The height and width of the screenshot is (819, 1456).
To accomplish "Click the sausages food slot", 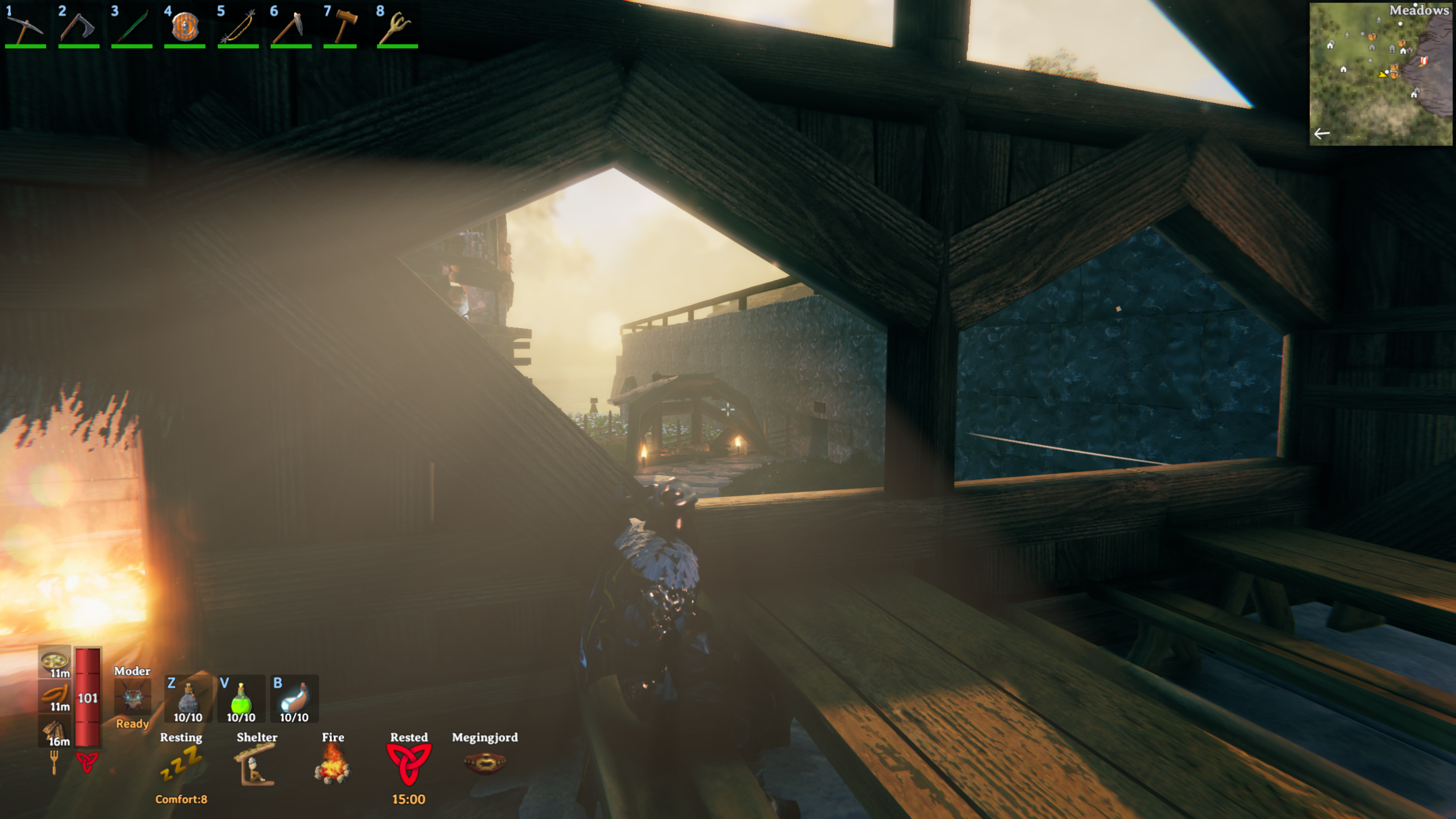I will (55, 695).
